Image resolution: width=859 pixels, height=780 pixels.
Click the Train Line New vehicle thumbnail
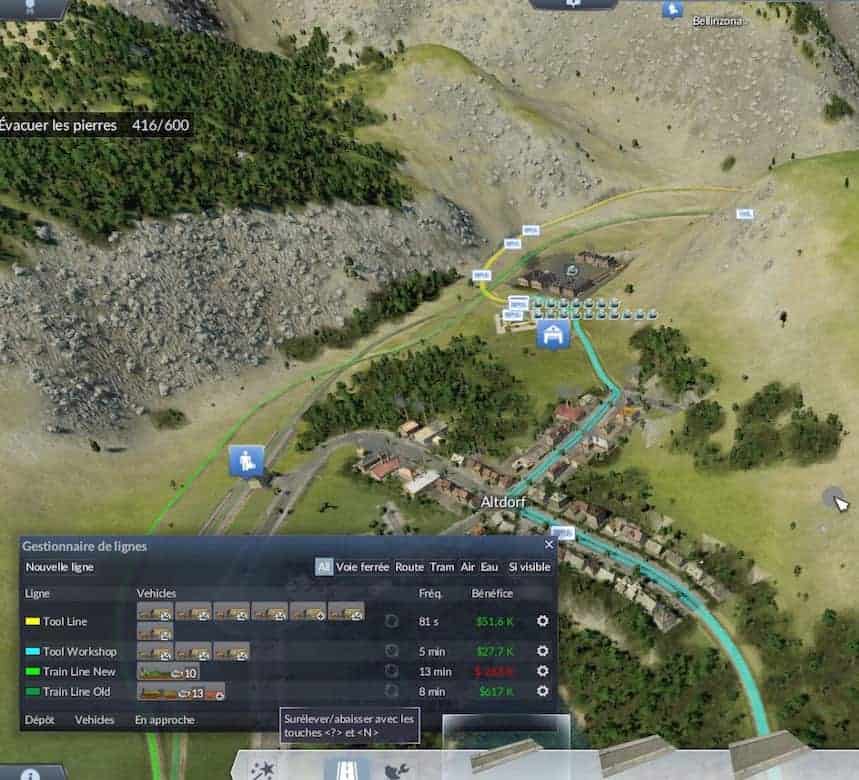[x=167, y=672]
